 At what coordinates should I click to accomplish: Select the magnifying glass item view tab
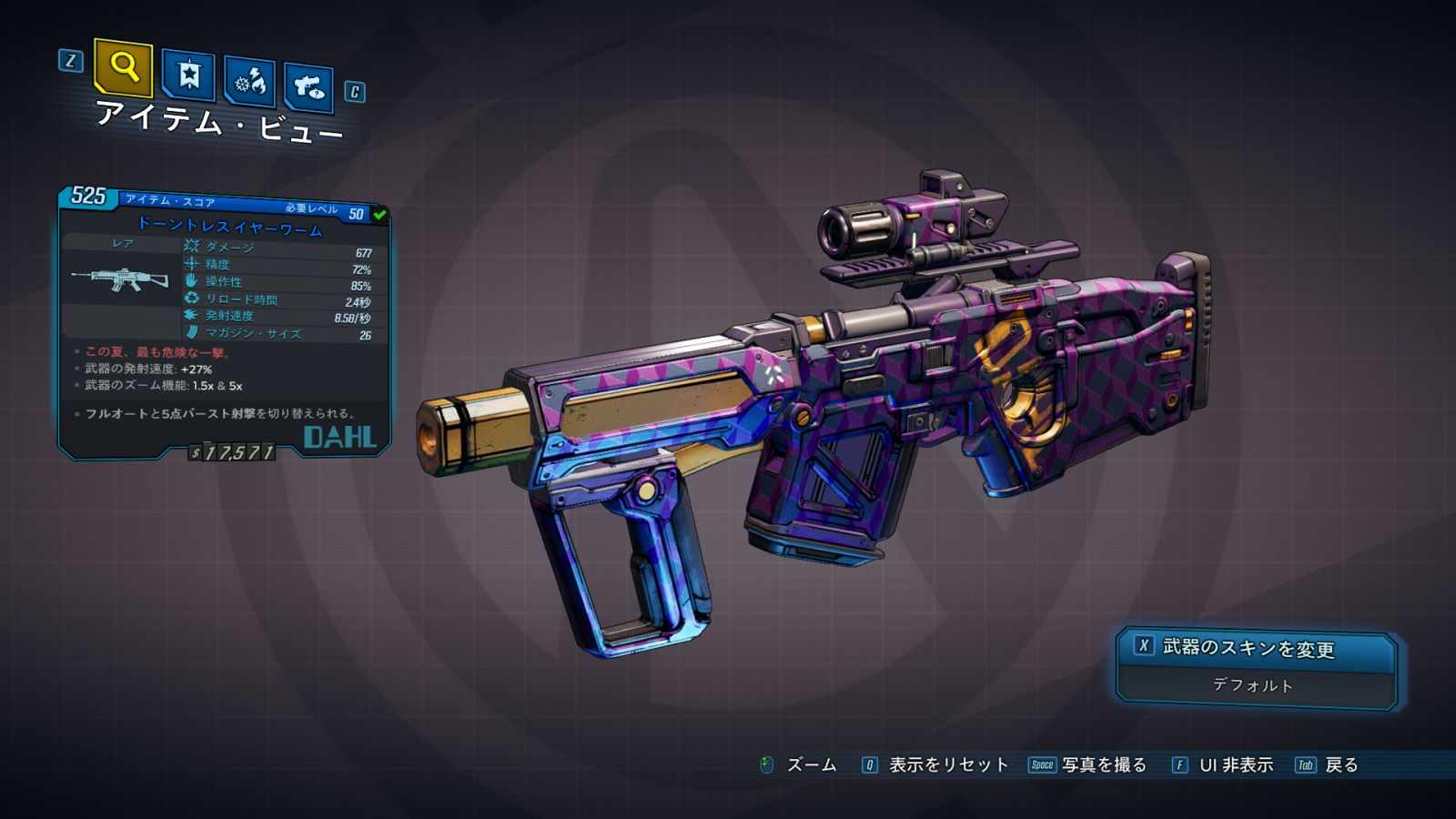[x=123, y=67]
